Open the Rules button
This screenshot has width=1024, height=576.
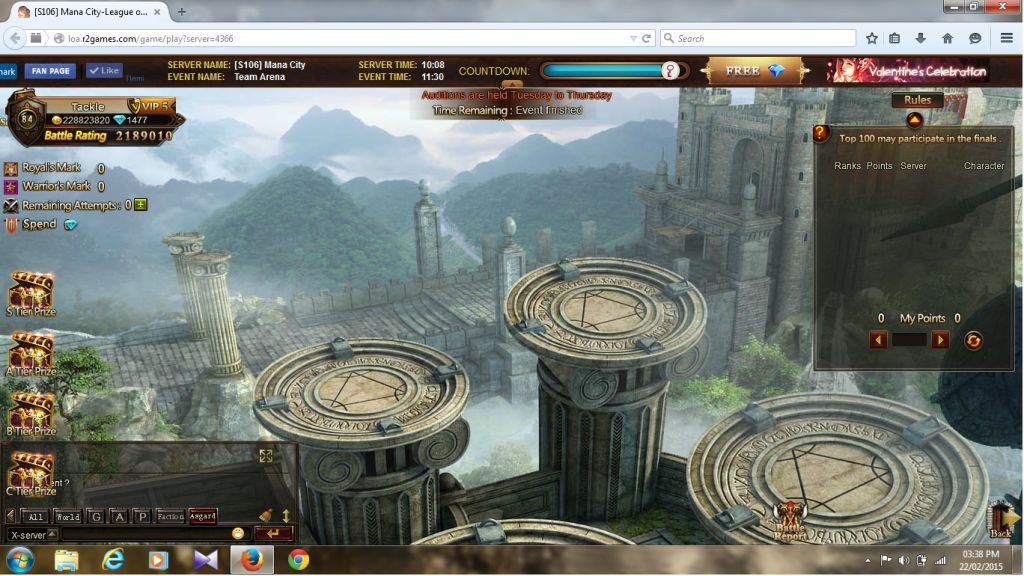917,100
